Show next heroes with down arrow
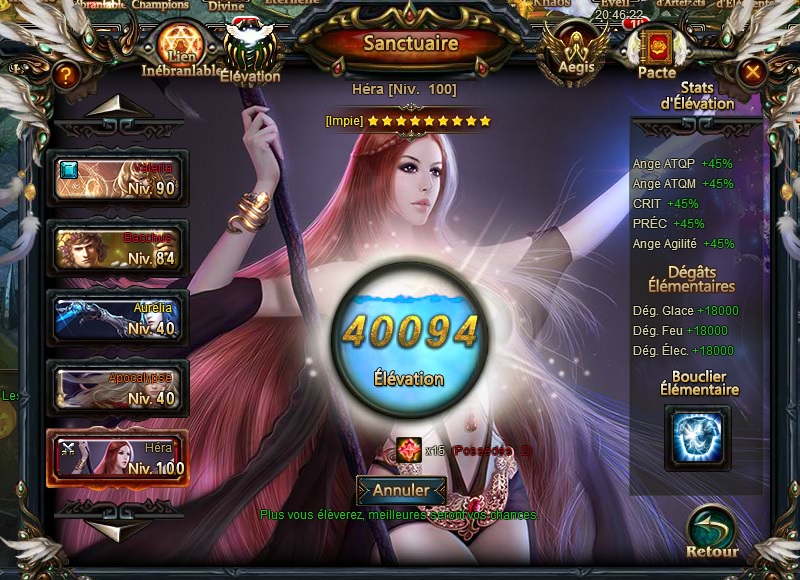800x580 pixels. click(119, 524)
